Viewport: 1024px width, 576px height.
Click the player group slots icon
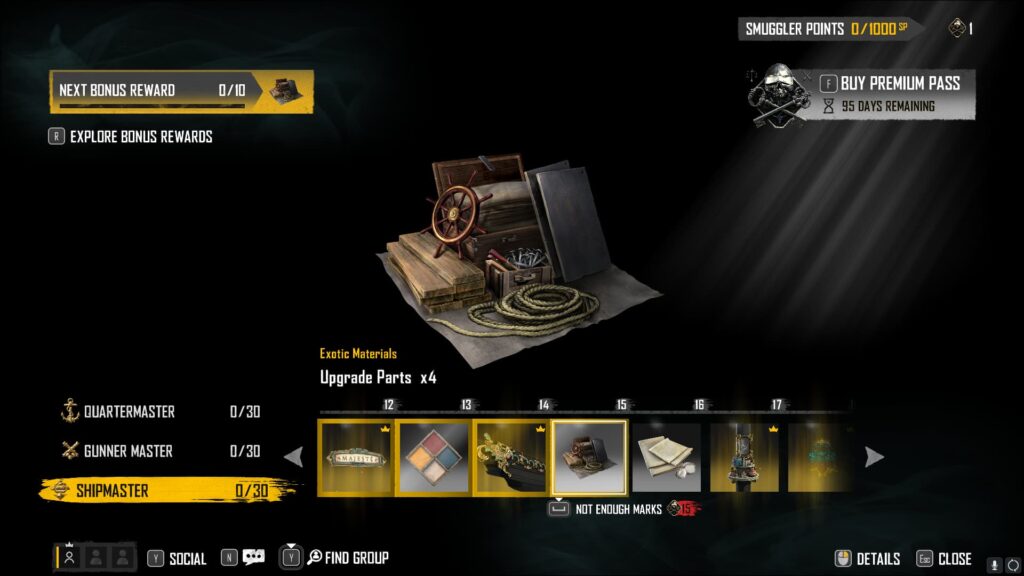click(x=94, y=558)
